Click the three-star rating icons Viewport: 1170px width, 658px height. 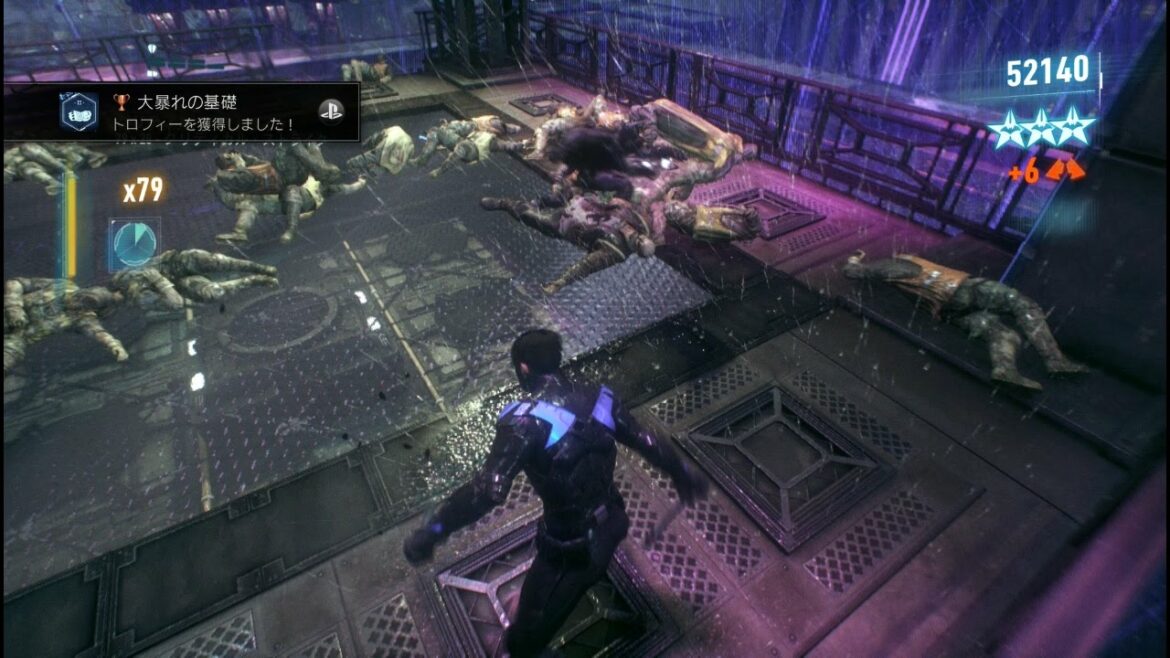tap(1042, 128)
